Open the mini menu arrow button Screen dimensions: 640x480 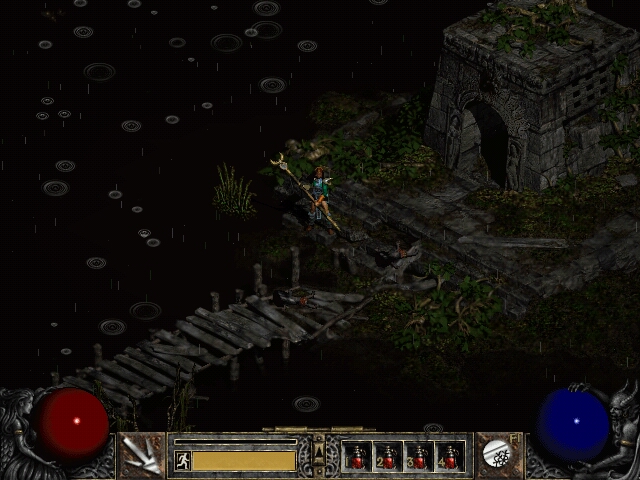(x=319, y=455)
